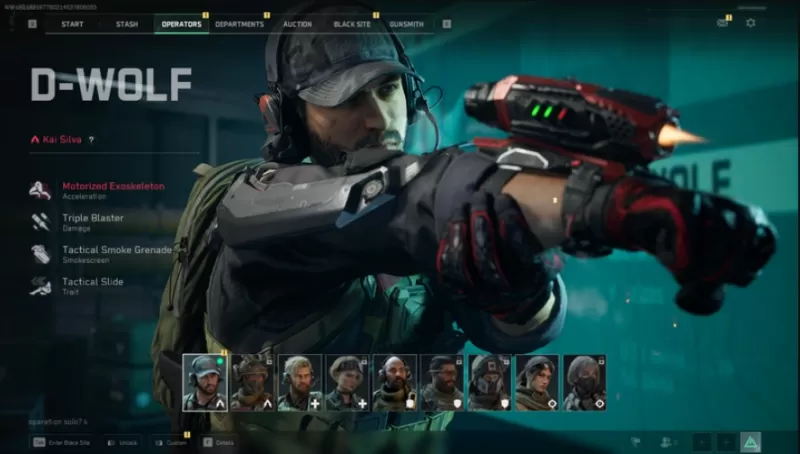
Task: Click the Unlock button
Action: (125, 441)
